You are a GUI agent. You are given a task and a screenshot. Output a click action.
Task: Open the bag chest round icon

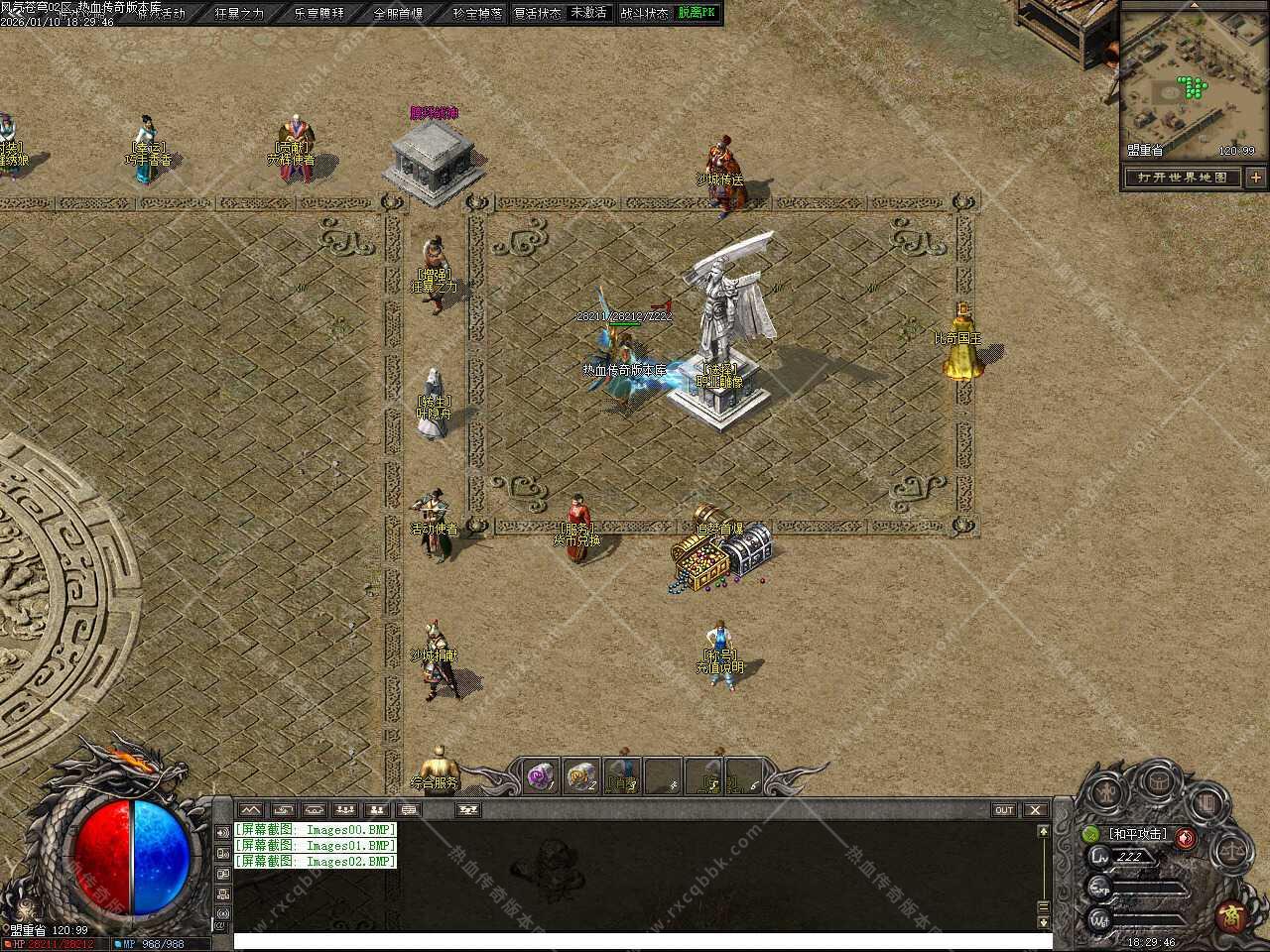[x=1157, y=781]
